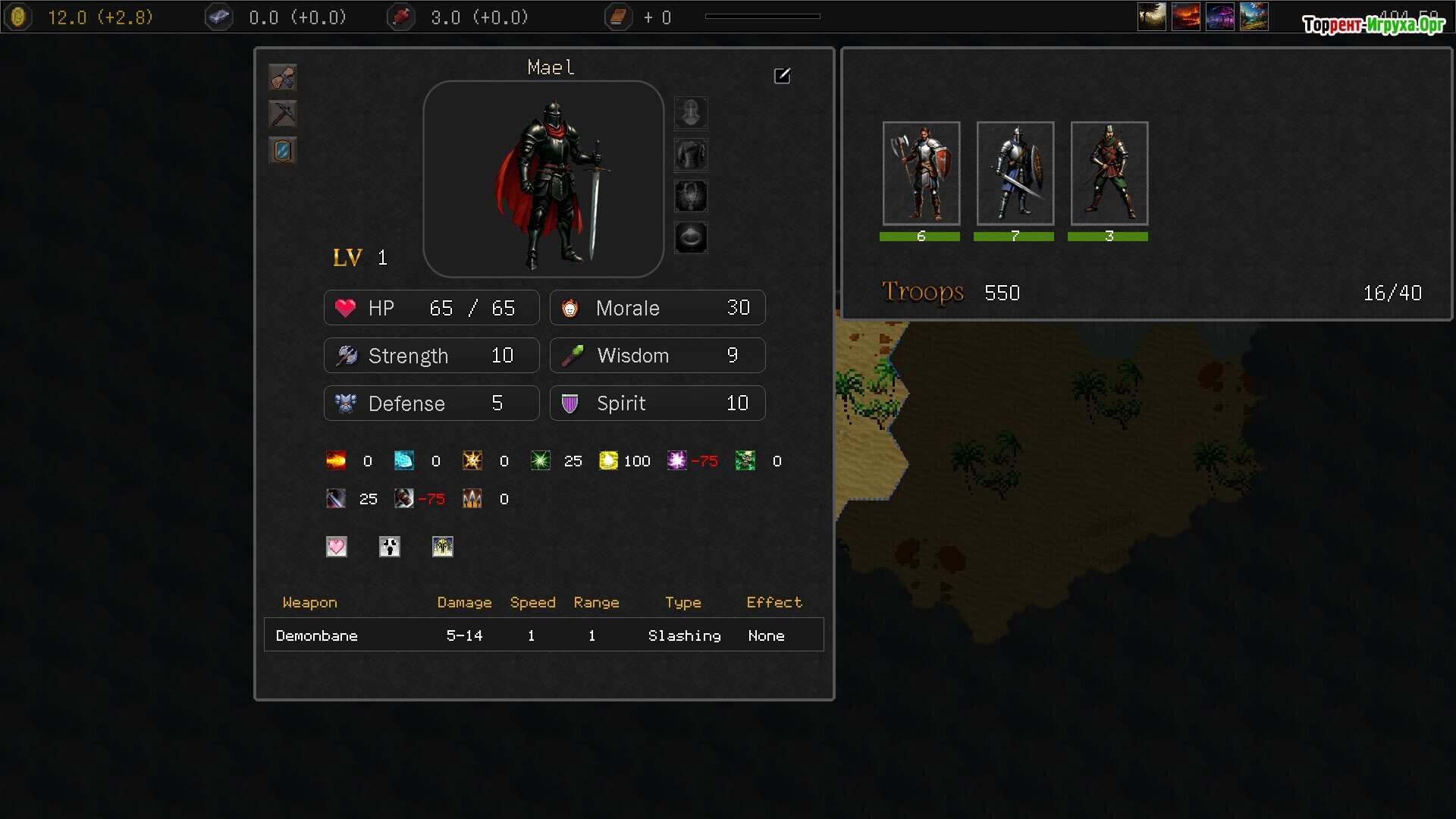
Task: Choose the purple mushroom landscape thumbnail
Action: [x=1220, y=17]
